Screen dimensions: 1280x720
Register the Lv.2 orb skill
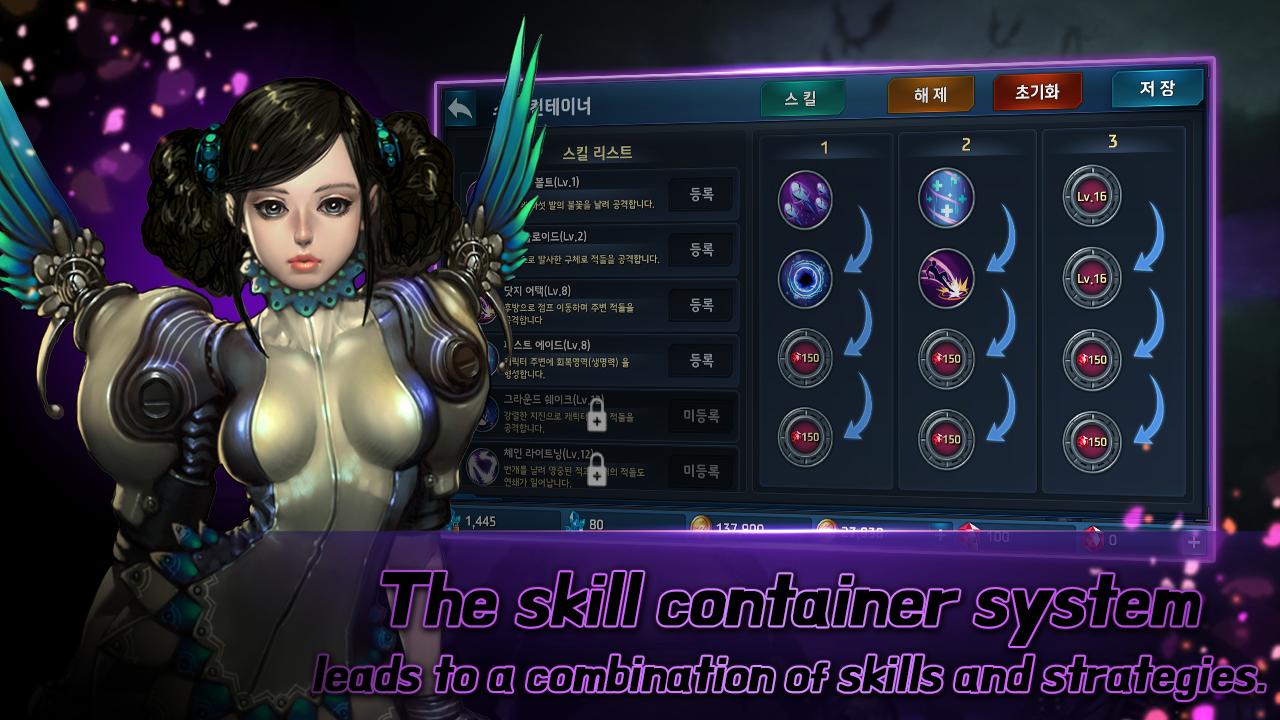(701, 249)
